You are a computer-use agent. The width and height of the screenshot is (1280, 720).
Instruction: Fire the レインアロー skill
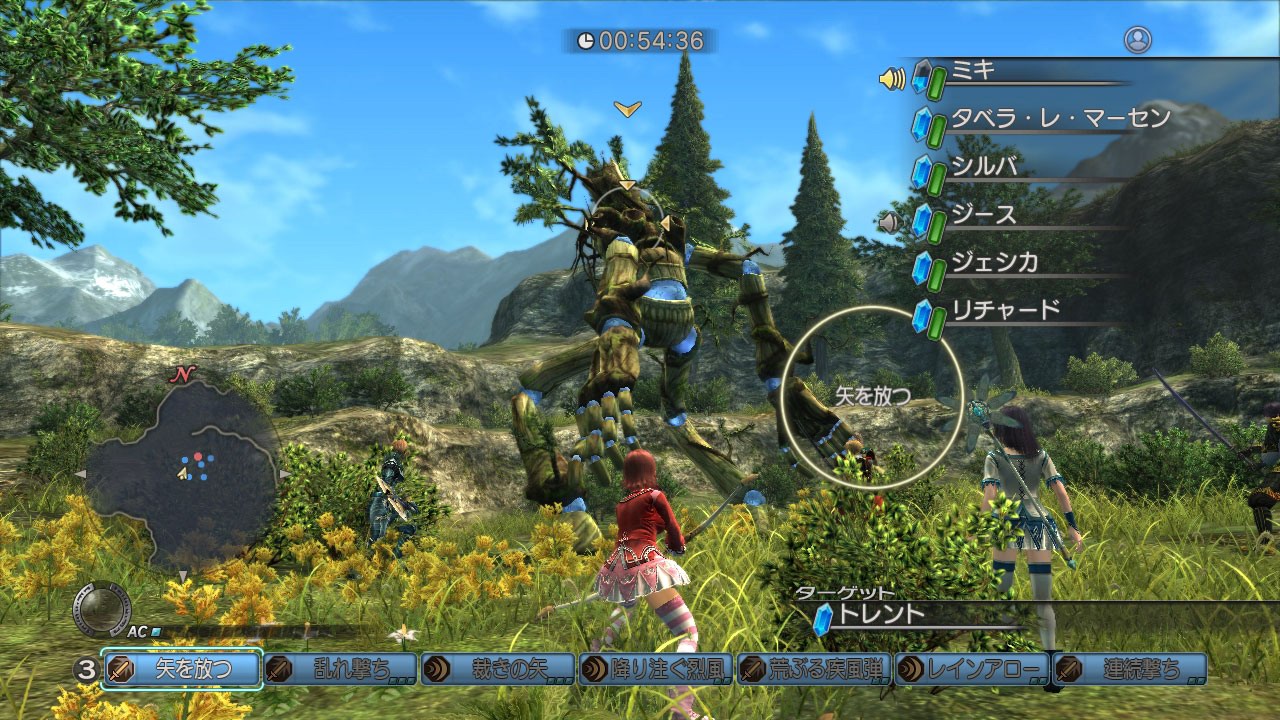coord(972,668)
